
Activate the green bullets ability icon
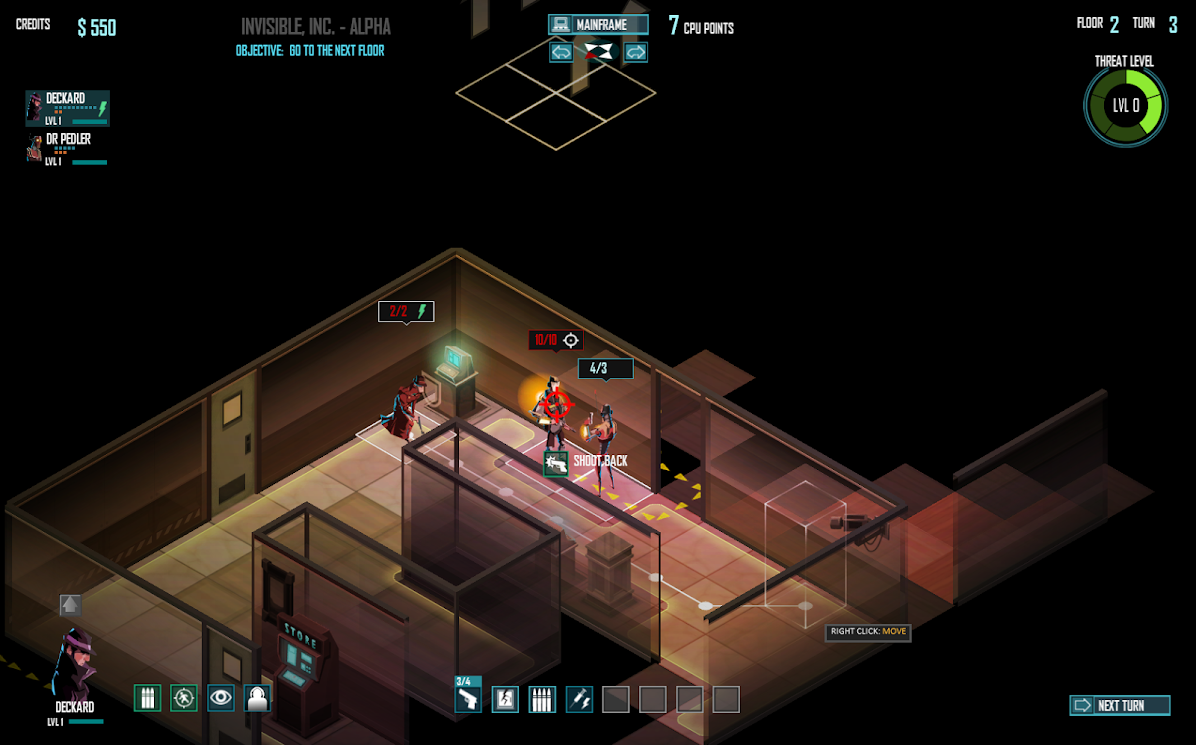147,697
